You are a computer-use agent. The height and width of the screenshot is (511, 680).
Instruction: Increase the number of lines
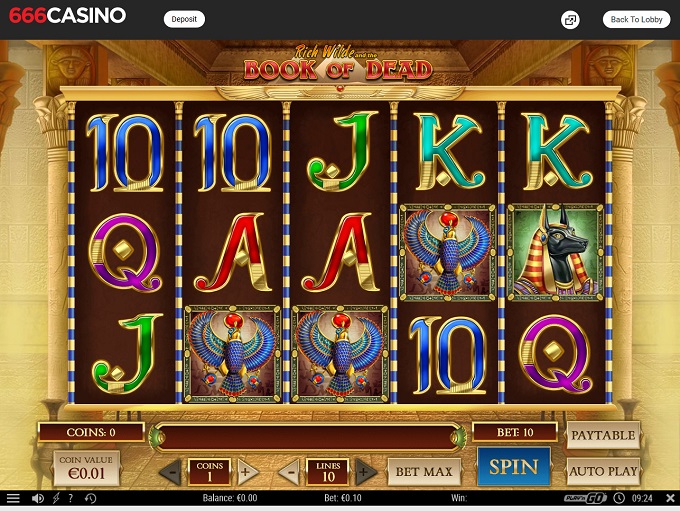[367, 471]
